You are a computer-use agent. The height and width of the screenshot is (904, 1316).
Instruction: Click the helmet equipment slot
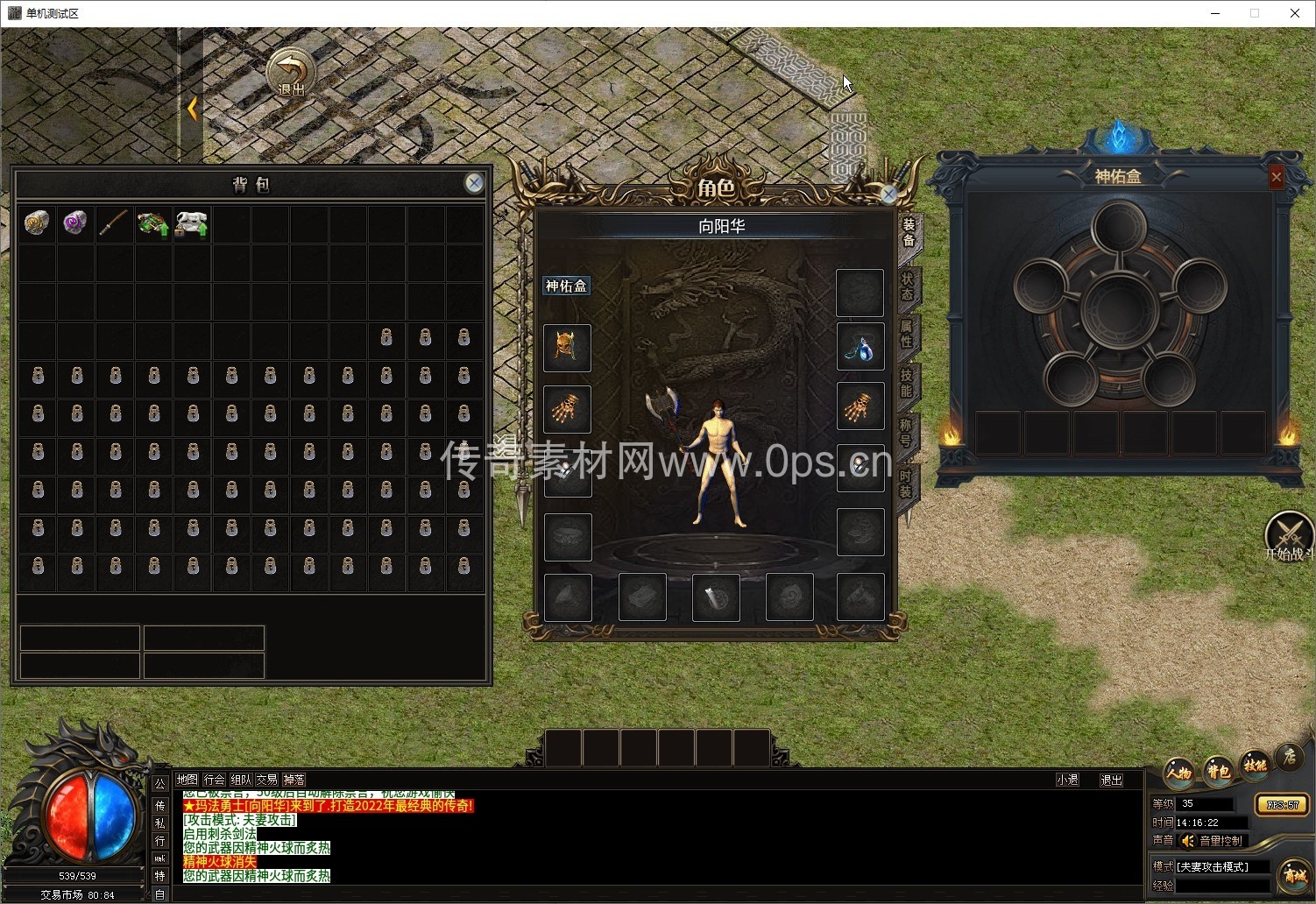pyautogui.click(x=567, y=348)
